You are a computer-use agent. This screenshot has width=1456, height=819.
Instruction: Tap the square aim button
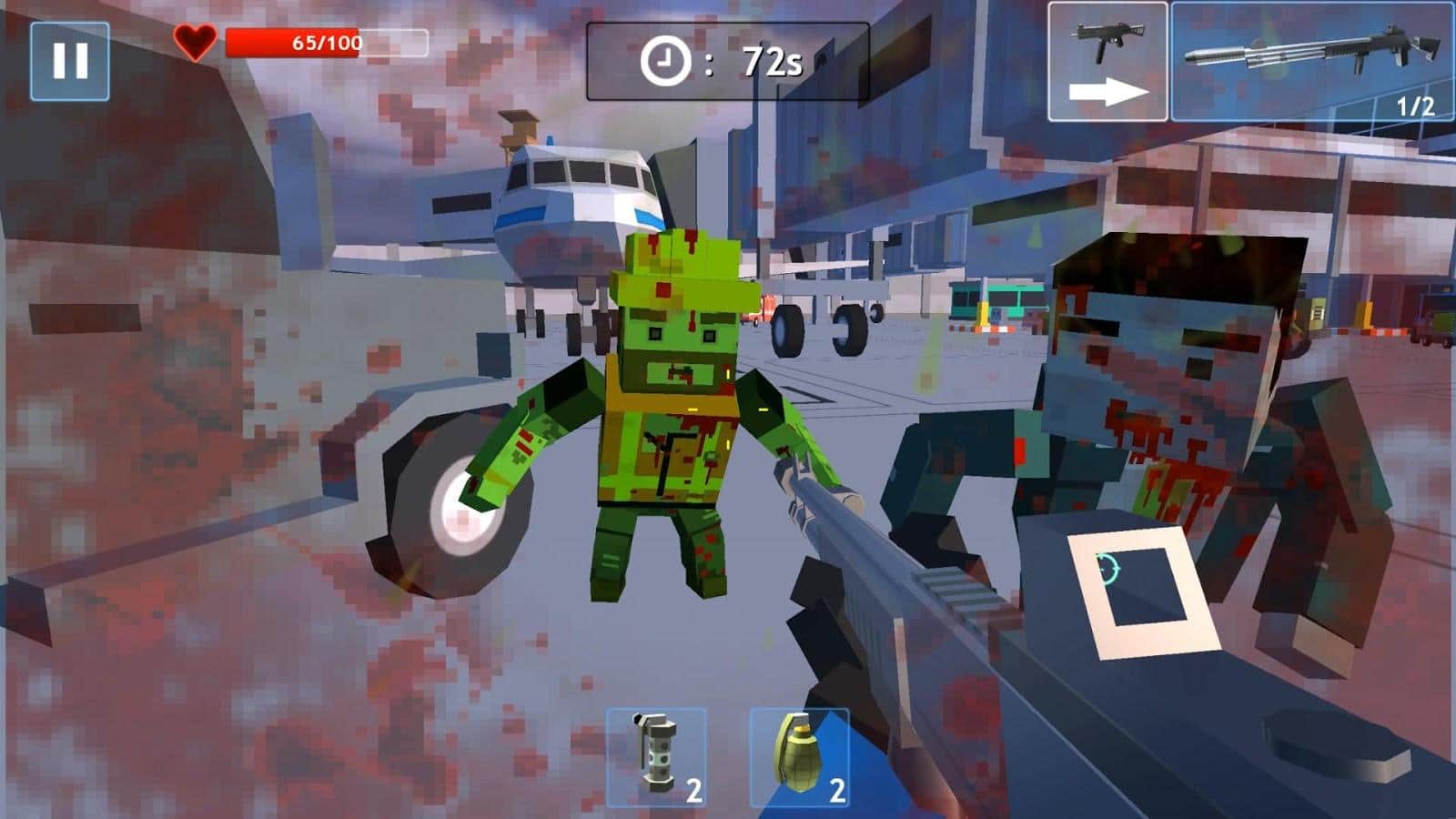(1144, 592)
